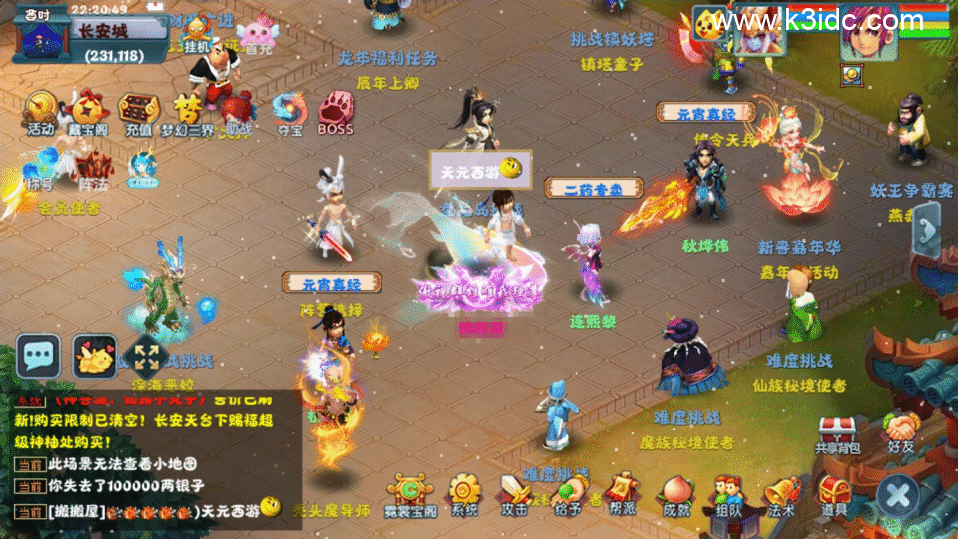Open the 帮派 guild menu

(622, 494)
